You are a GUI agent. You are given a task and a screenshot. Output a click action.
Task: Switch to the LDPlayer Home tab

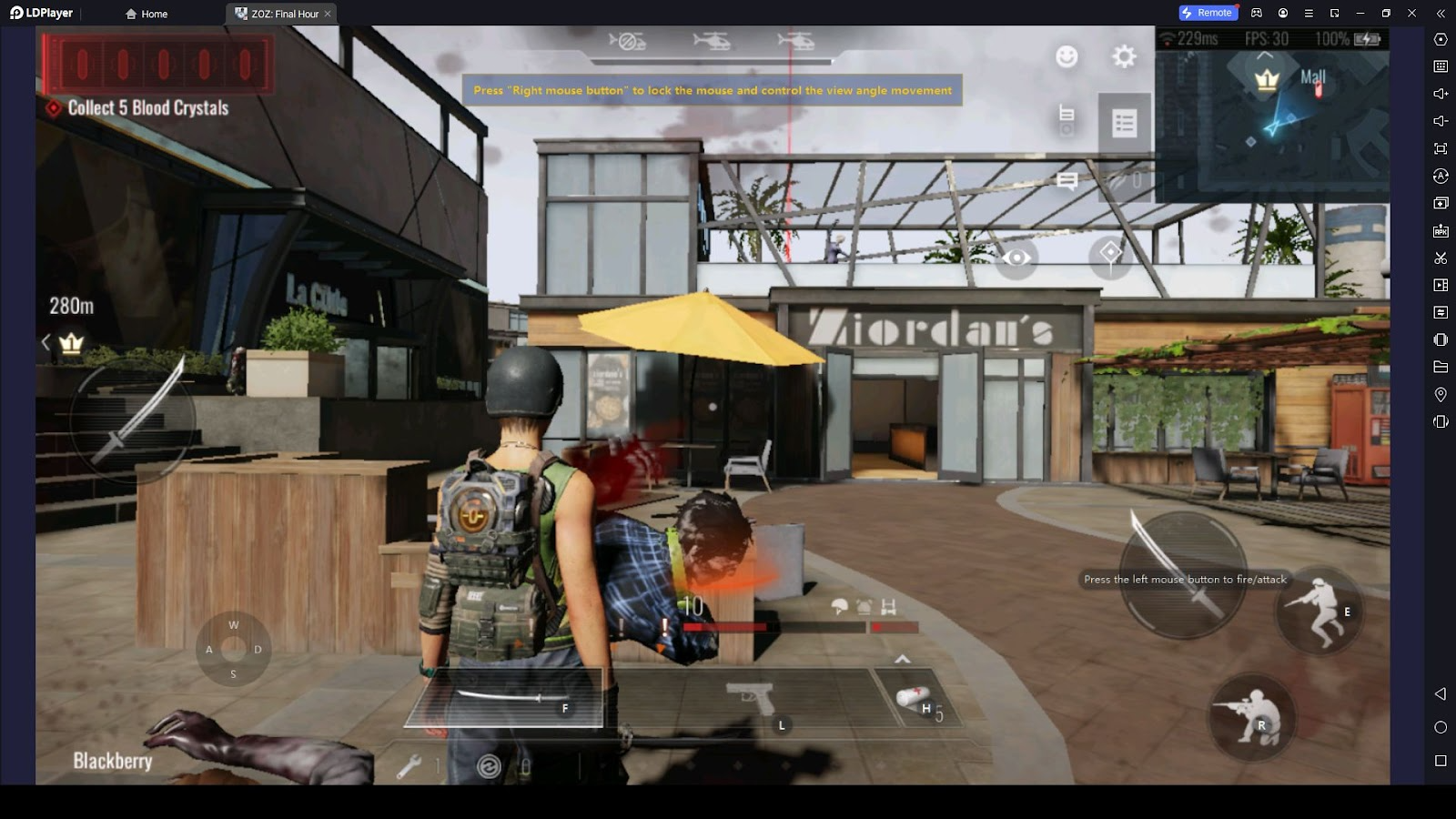click(147, 14)
